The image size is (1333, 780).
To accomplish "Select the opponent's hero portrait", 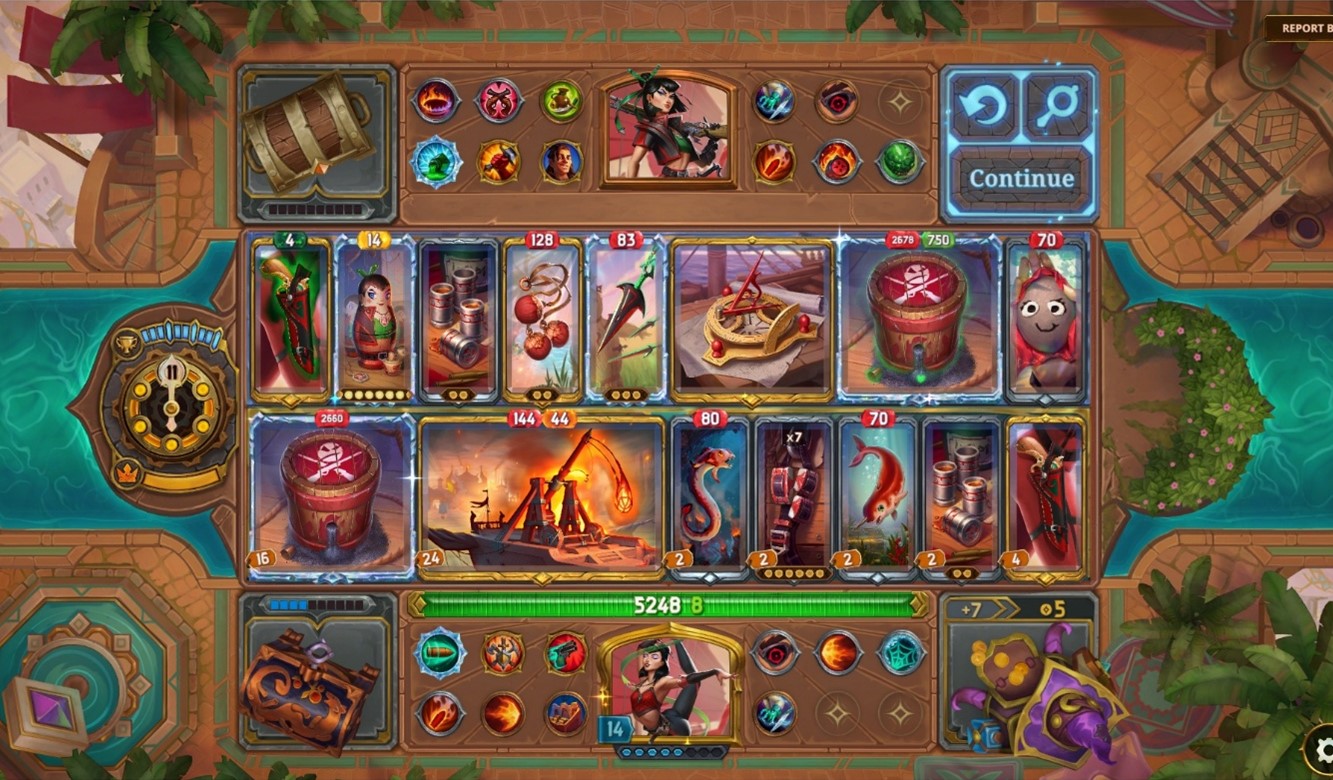I will point(669,129).
